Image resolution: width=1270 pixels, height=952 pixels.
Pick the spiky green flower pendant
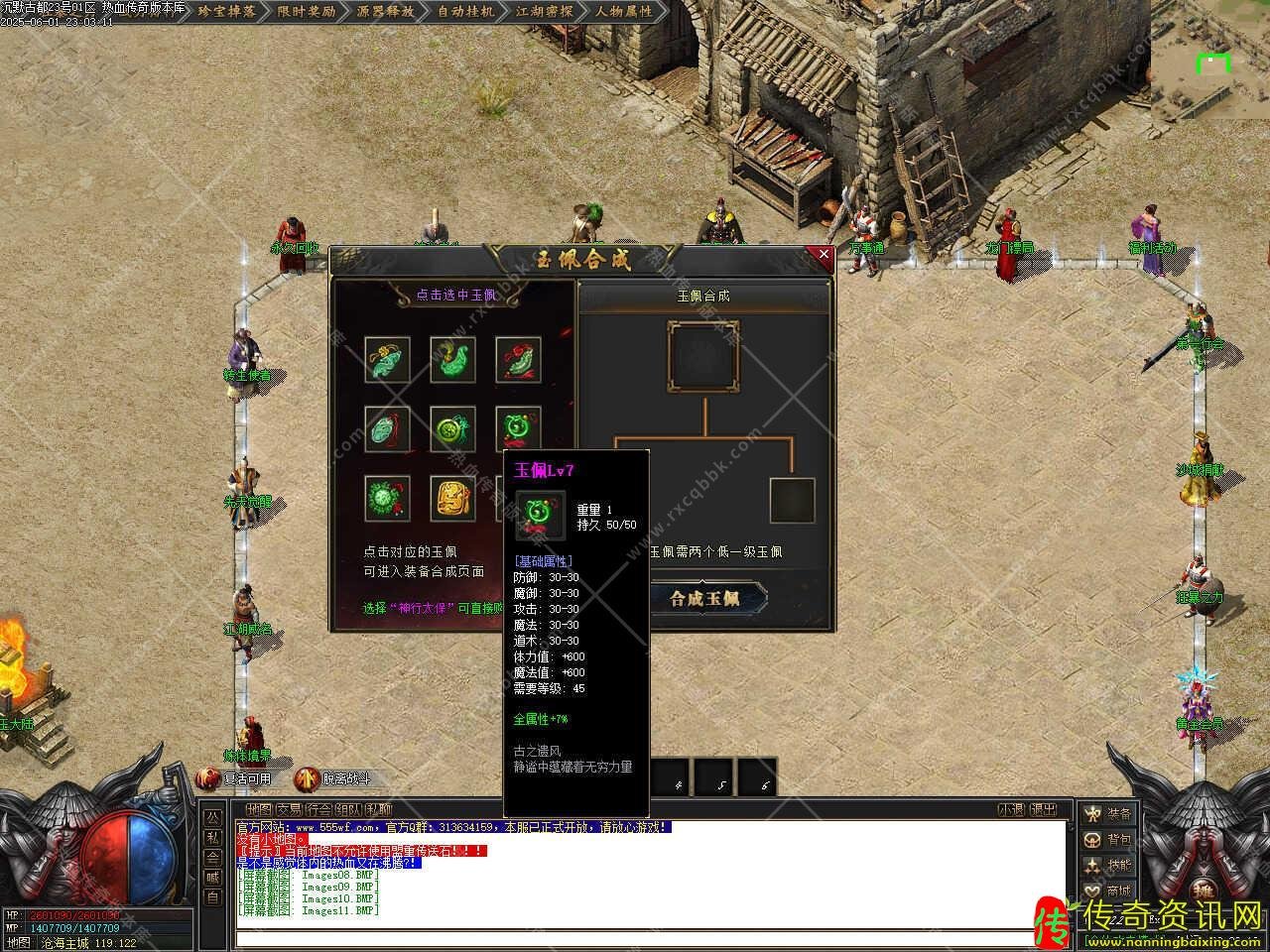click(x=387, y=499)
